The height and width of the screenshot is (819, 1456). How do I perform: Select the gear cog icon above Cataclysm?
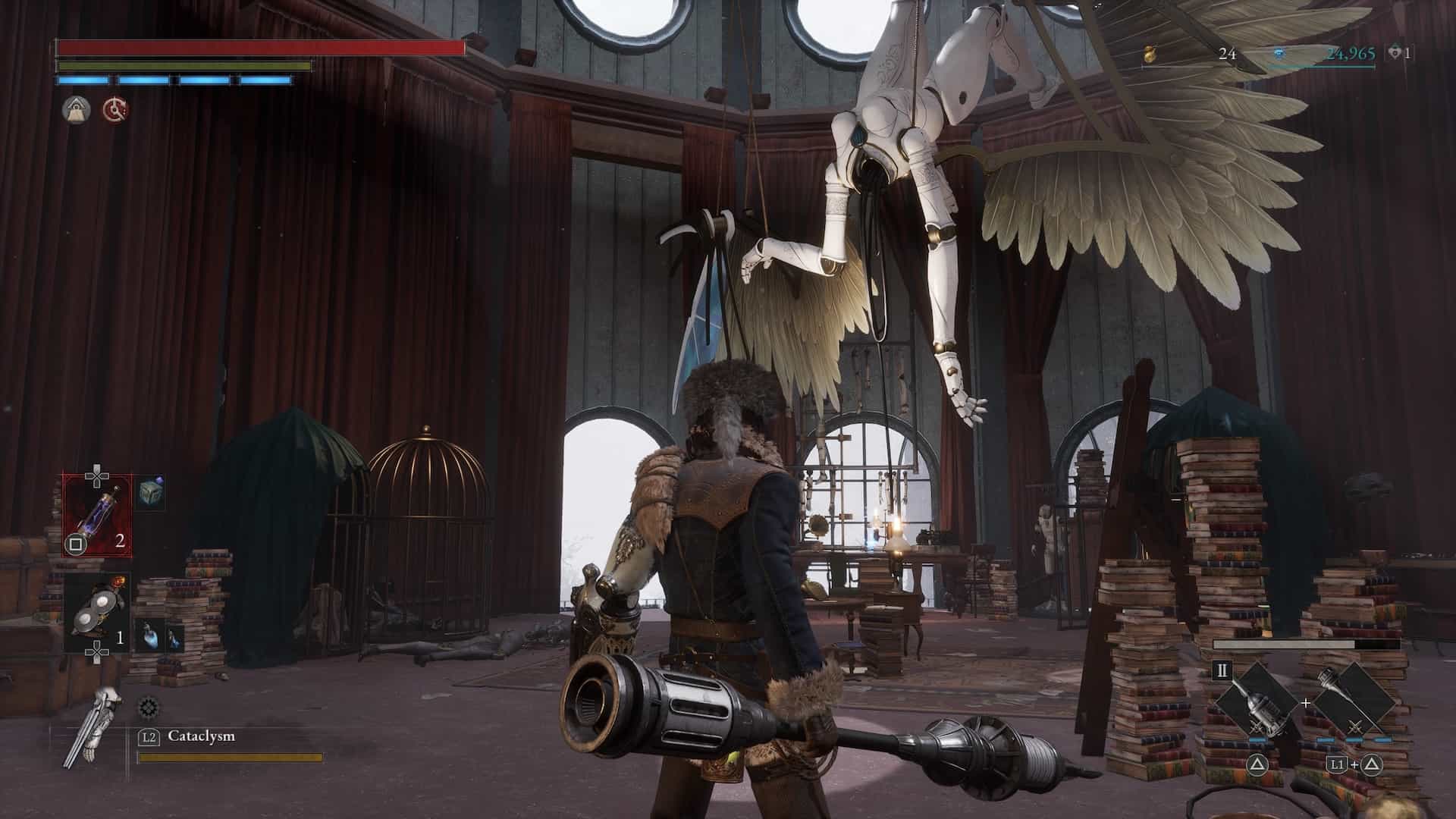click(x=148, y=708)
